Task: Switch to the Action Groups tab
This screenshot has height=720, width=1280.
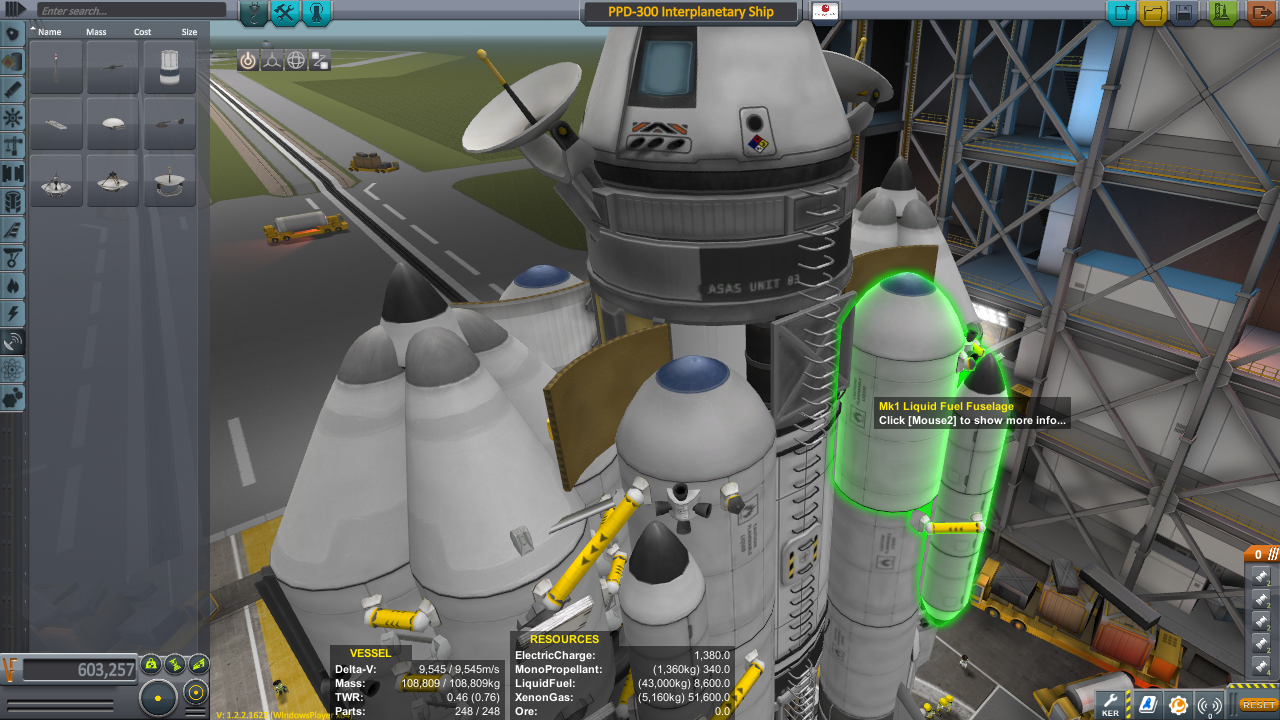Action: 285,13
